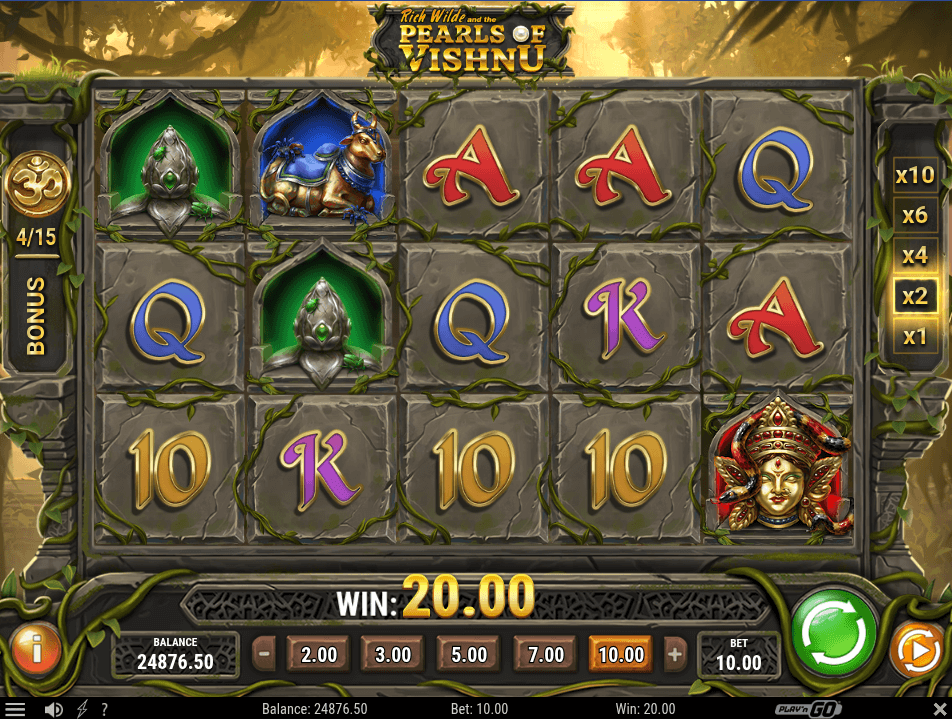Set the bet to 2.00

(318, 655)
